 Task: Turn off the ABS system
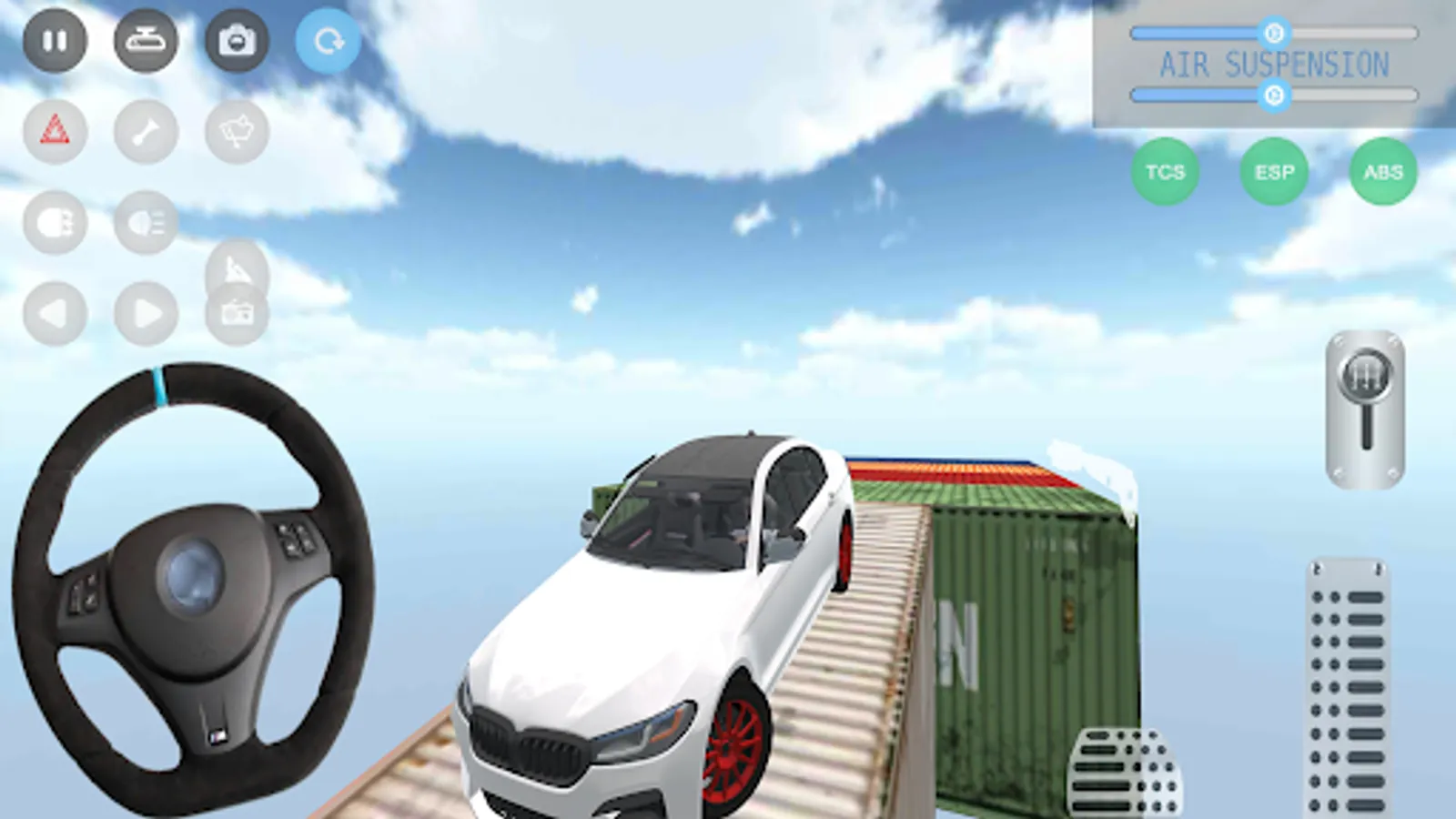(1383, 171)
